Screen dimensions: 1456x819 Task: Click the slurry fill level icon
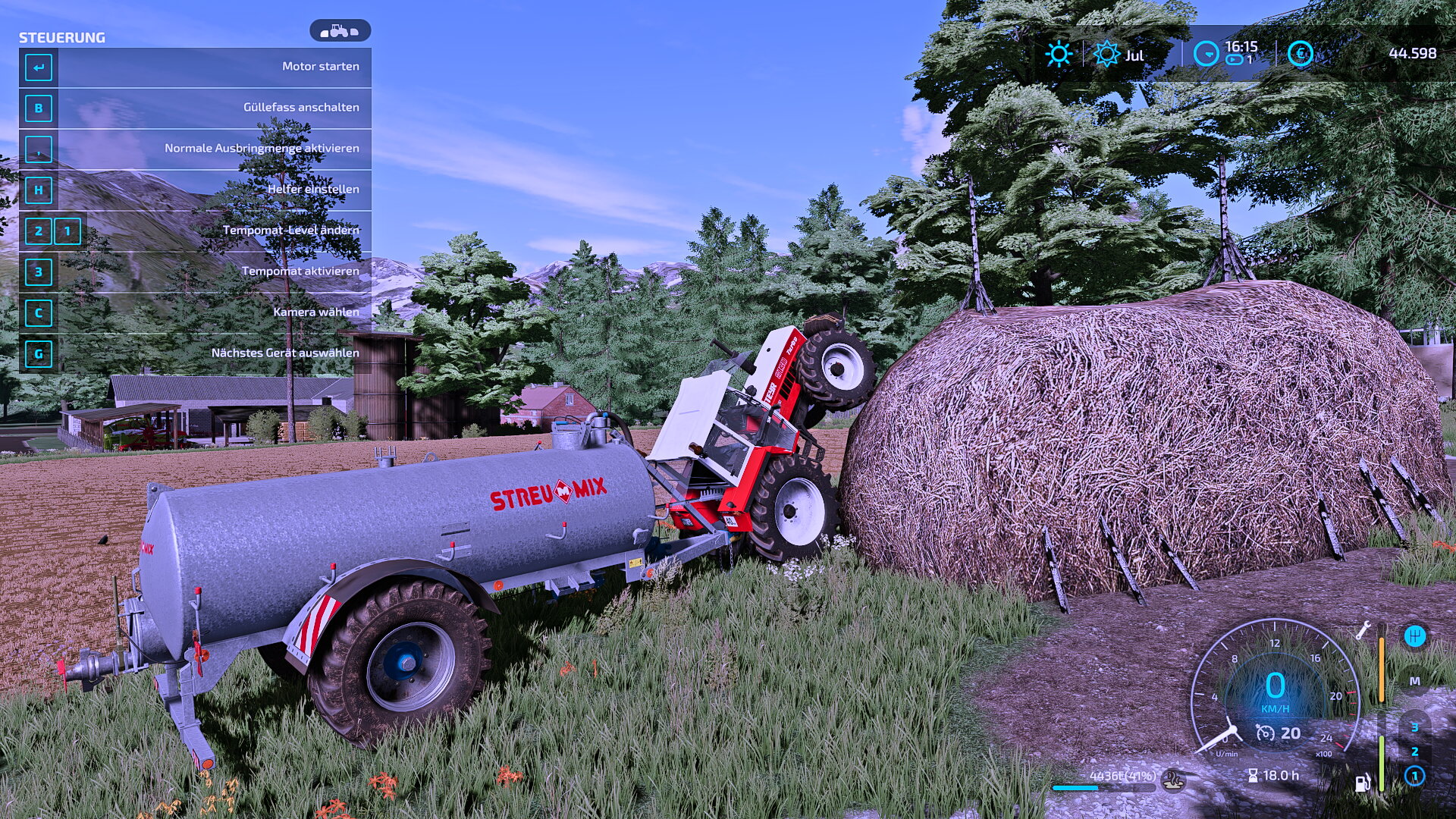[x=1174, y=778]
